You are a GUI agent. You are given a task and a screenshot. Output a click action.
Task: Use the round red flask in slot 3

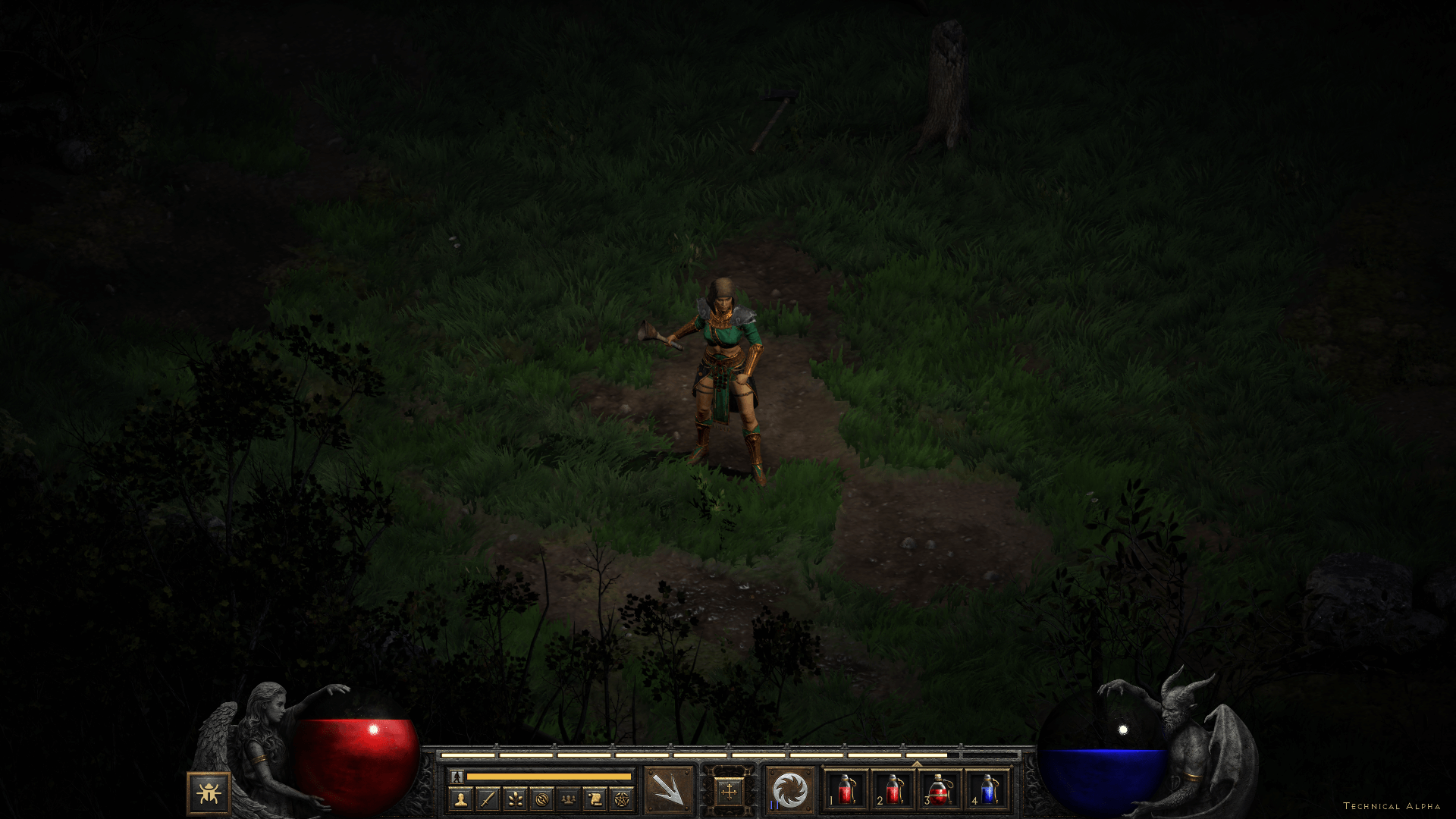940,790
